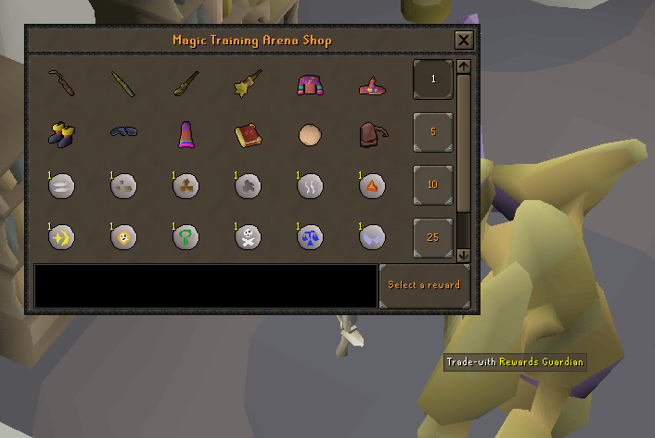Choose the death rune with skull
This screenshot has height=438, width=655.
click(x=247, y=237)
